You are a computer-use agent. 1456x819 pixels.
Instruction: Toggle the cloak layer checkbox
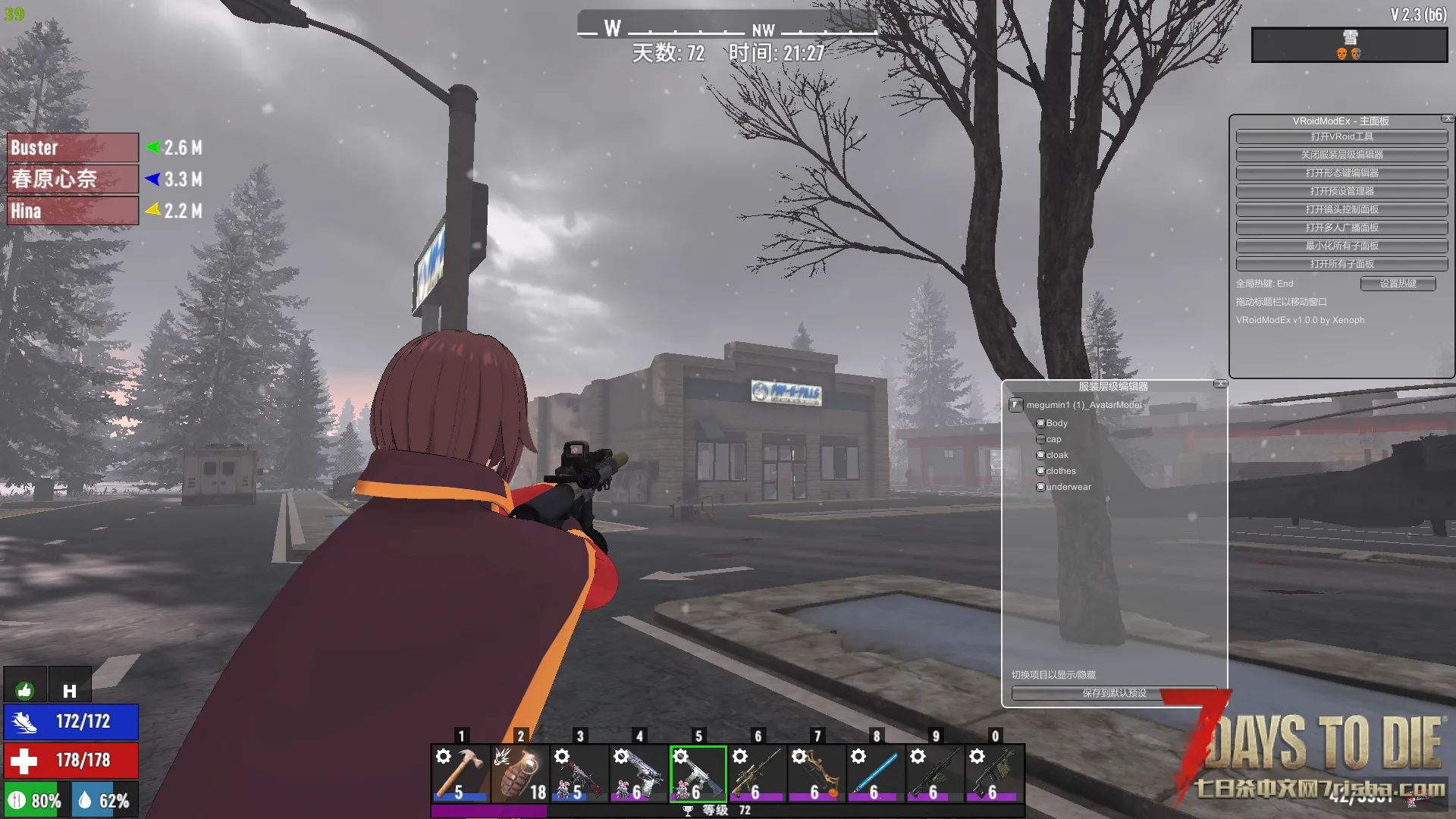point(1040,455)
